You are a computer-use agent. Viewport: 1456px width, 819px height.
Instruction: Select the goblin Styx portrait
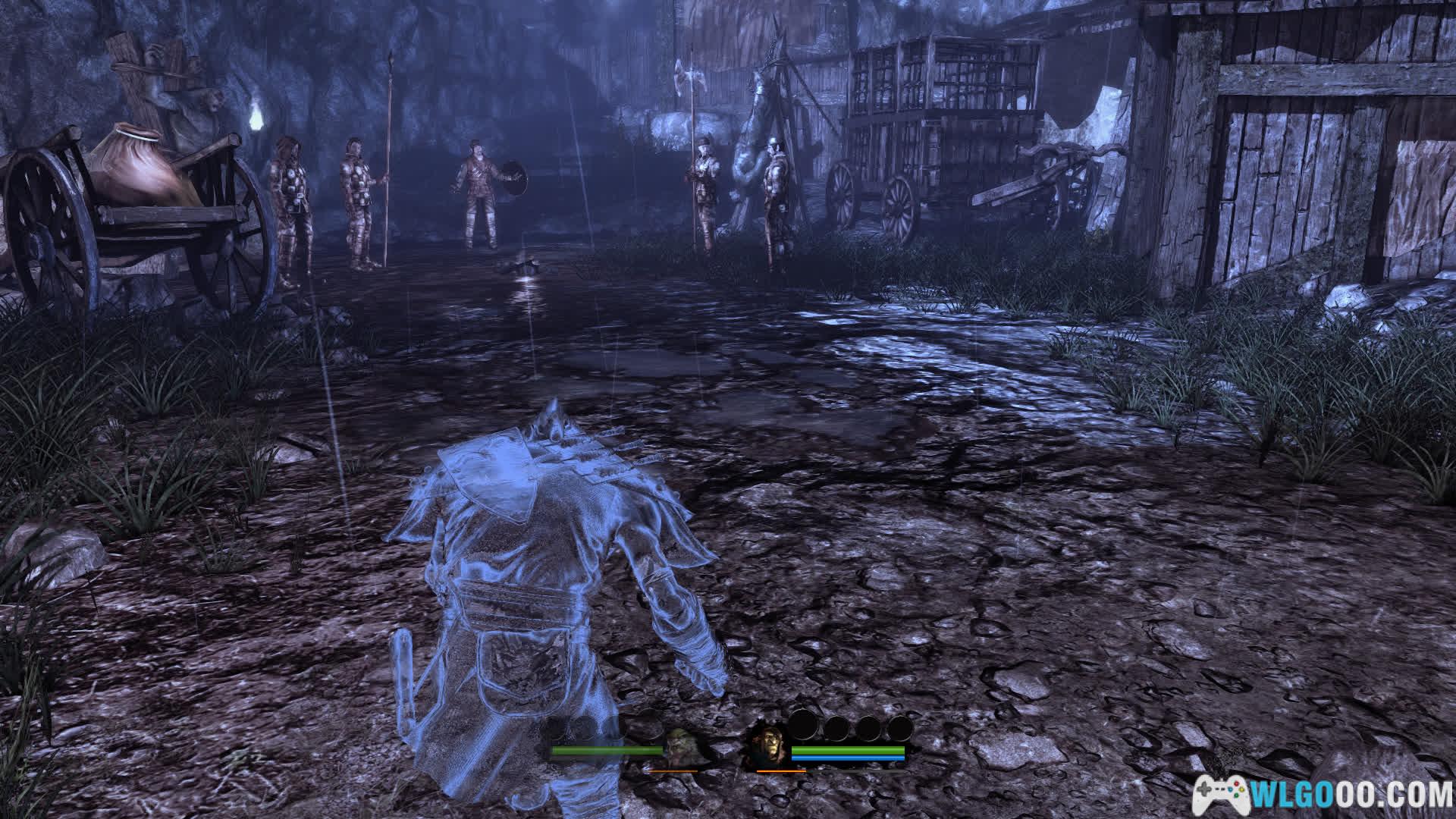(680, 747)
